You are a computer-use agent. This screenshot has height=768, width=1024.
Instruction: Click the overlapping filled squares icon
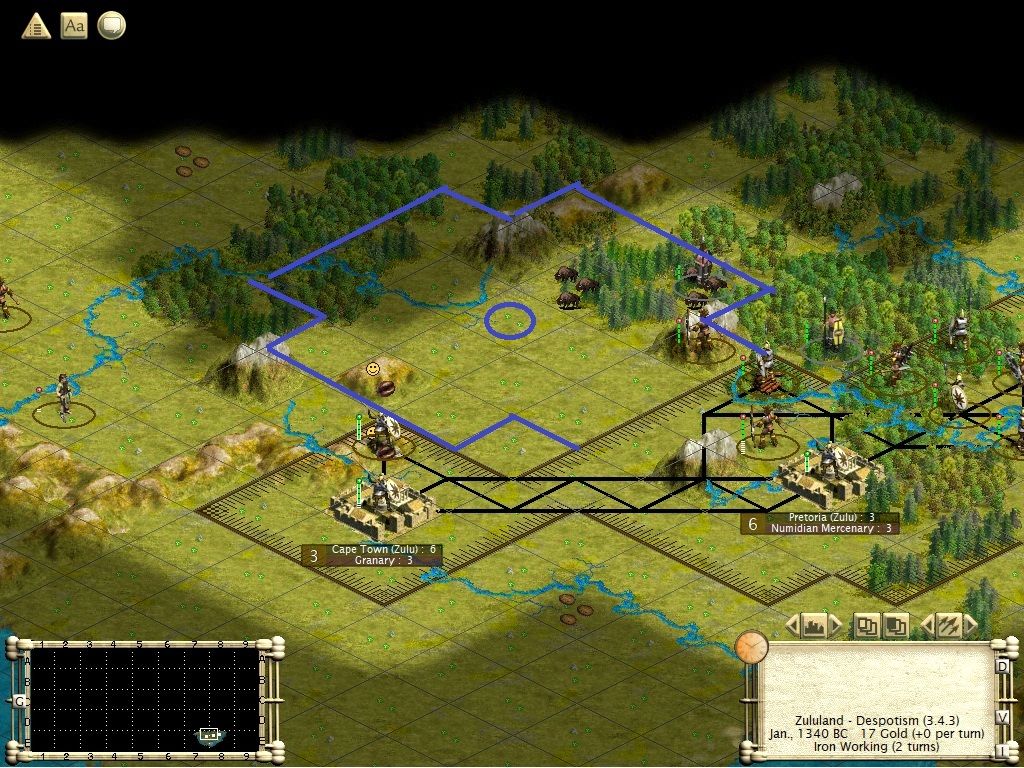(x=895, y=626)
